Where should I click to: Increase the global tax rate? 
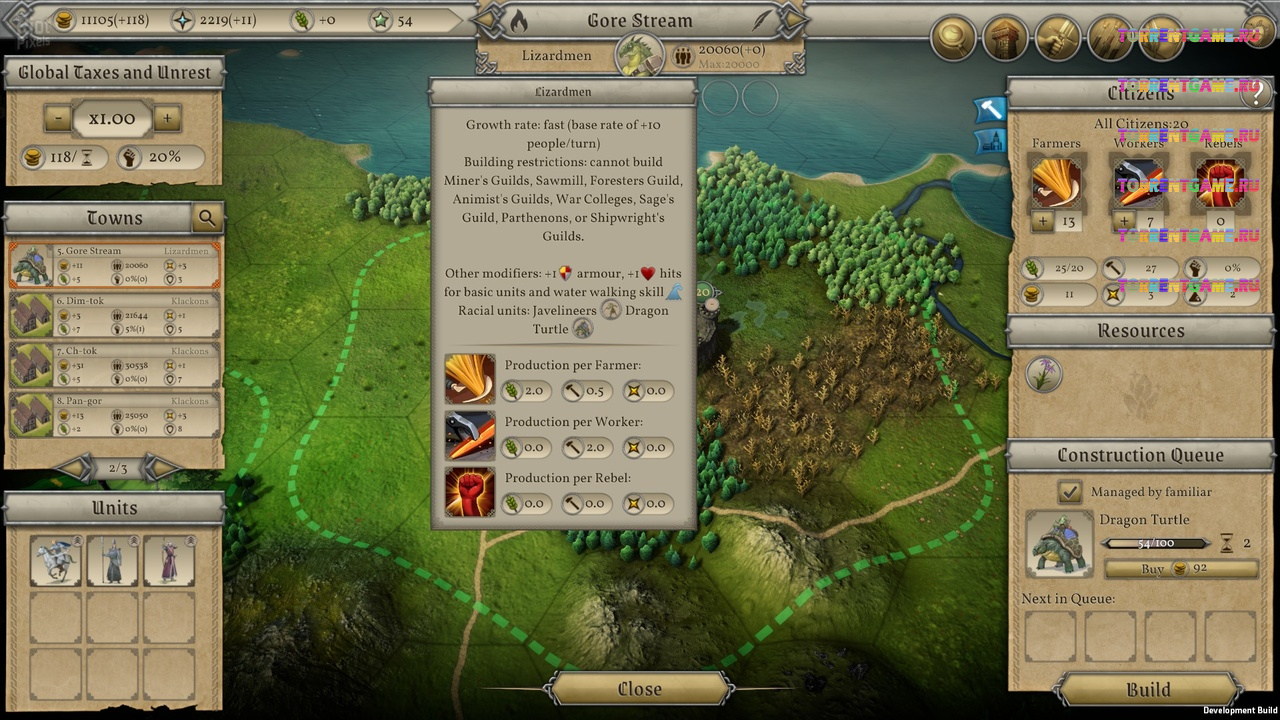pos(167,119)
